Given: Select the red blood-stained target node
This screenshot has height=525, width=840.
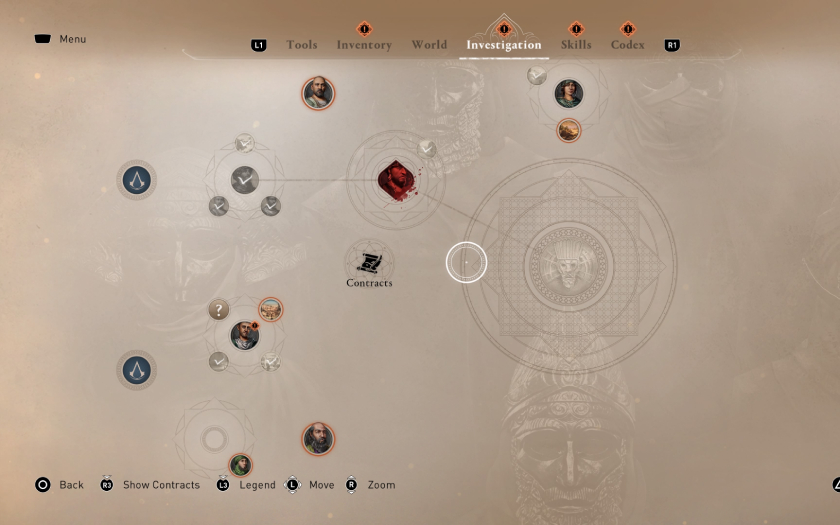Looking at the screenshot, I should click(x=397, y=180).
